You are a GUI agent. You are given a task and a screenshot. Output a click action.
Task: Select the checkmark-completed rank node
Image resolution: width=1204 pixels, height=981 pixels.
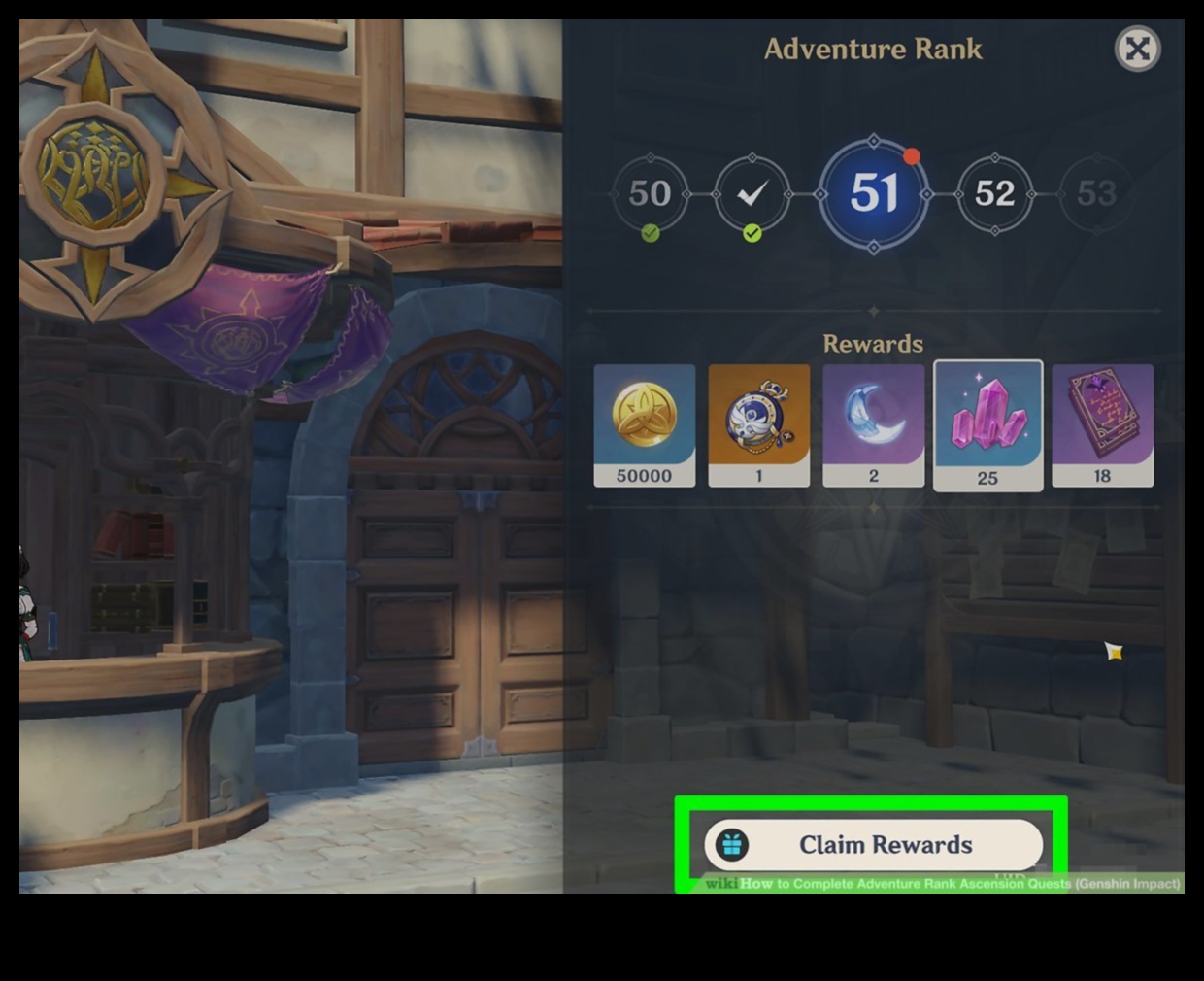pyautogui.click(x=752, y=194)
